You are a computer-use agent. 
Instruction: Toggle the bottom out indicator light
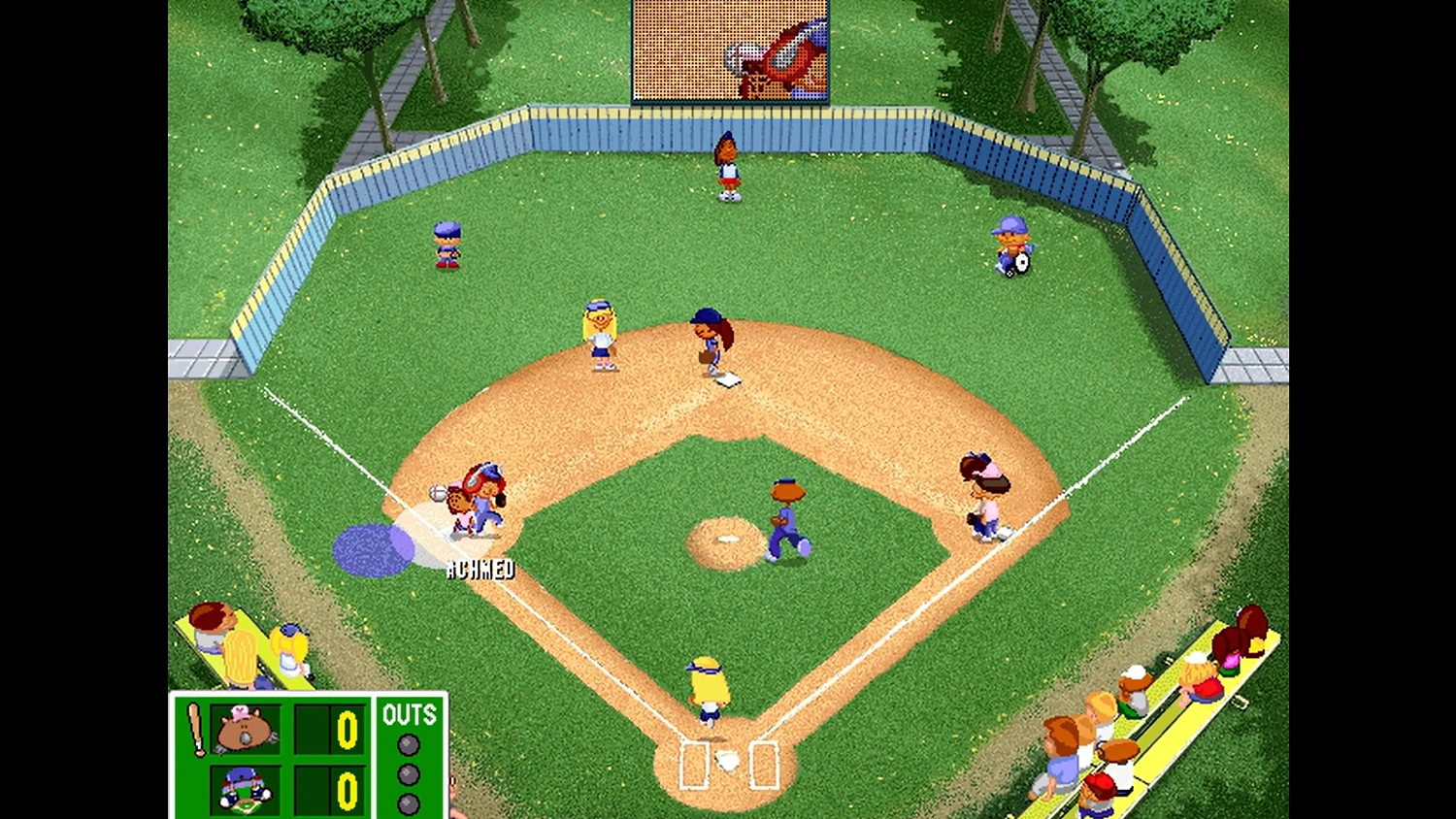pyautogui.click(x=407, y=803)
